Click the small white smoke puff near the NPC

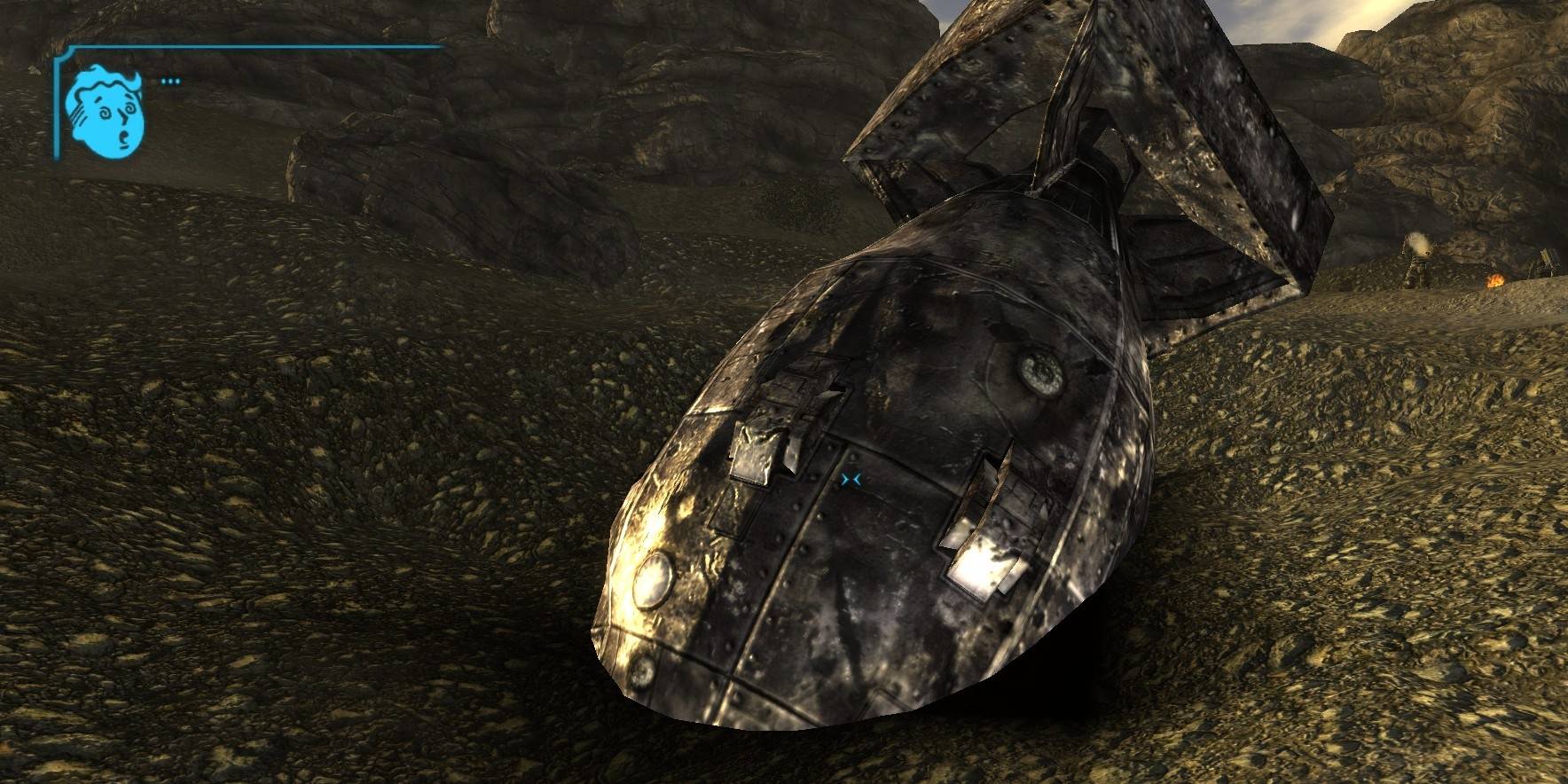[1420, 245]
